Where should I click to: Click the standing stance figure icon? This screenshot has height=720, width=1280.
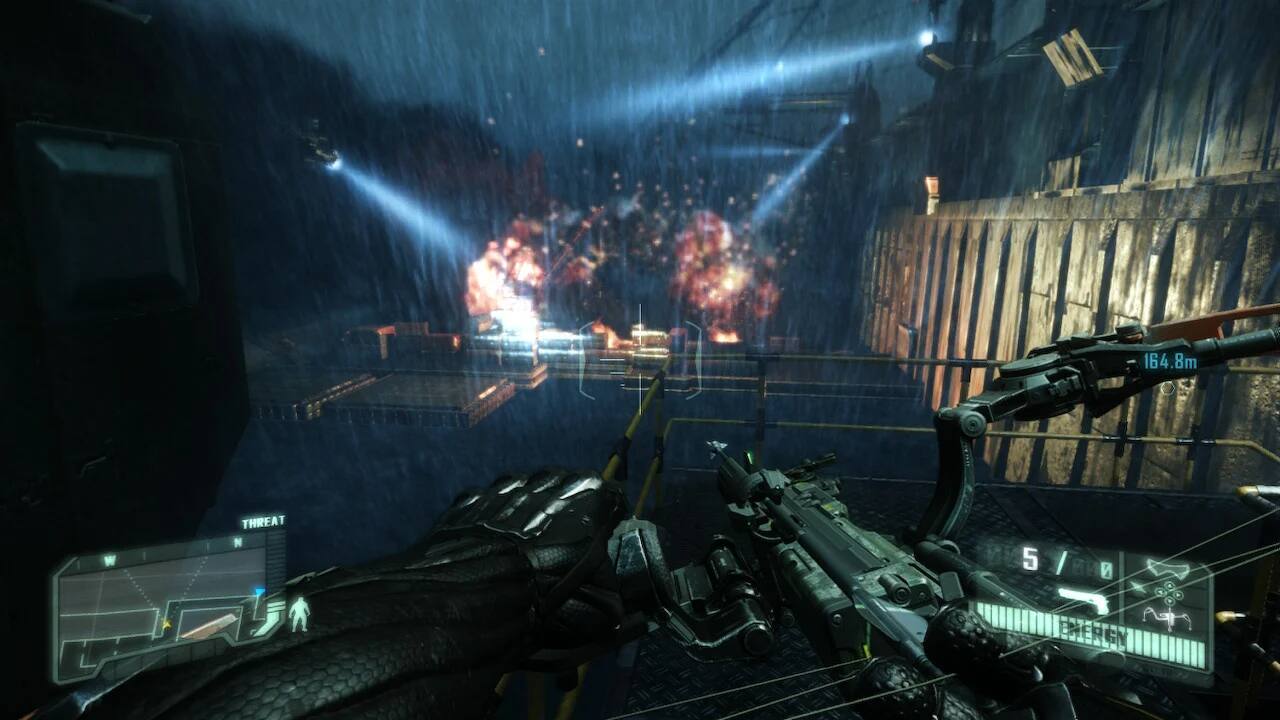click(x=298, y=614)
